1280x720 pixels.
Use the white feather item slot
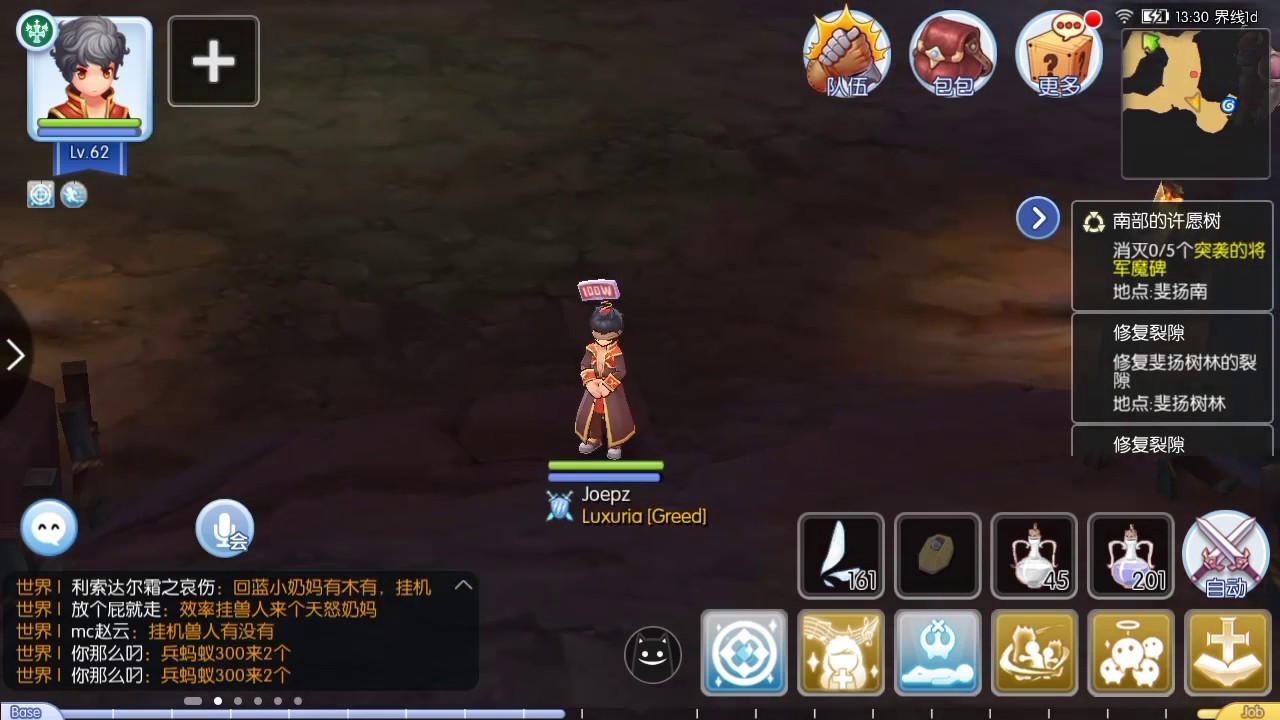click(x=841, y=556)
